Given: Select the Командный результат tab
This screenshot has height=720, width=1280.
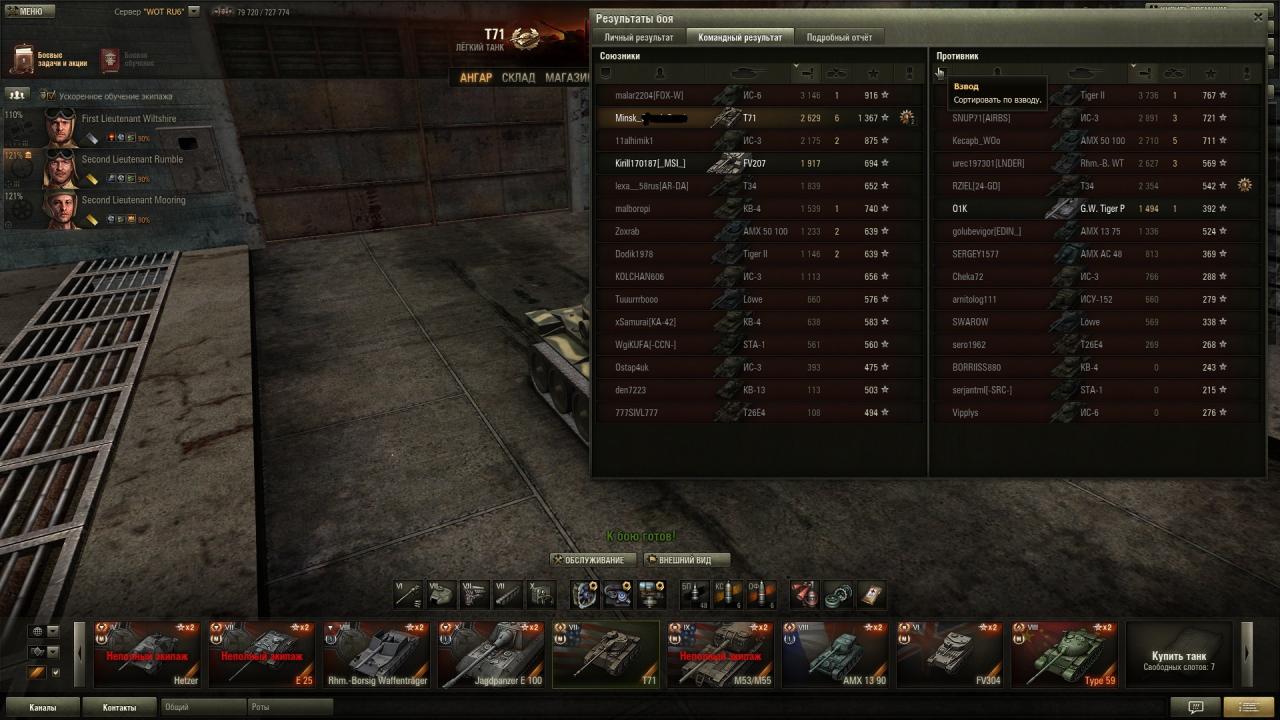Looking at the screenshot, I should (x=740, y=37).
